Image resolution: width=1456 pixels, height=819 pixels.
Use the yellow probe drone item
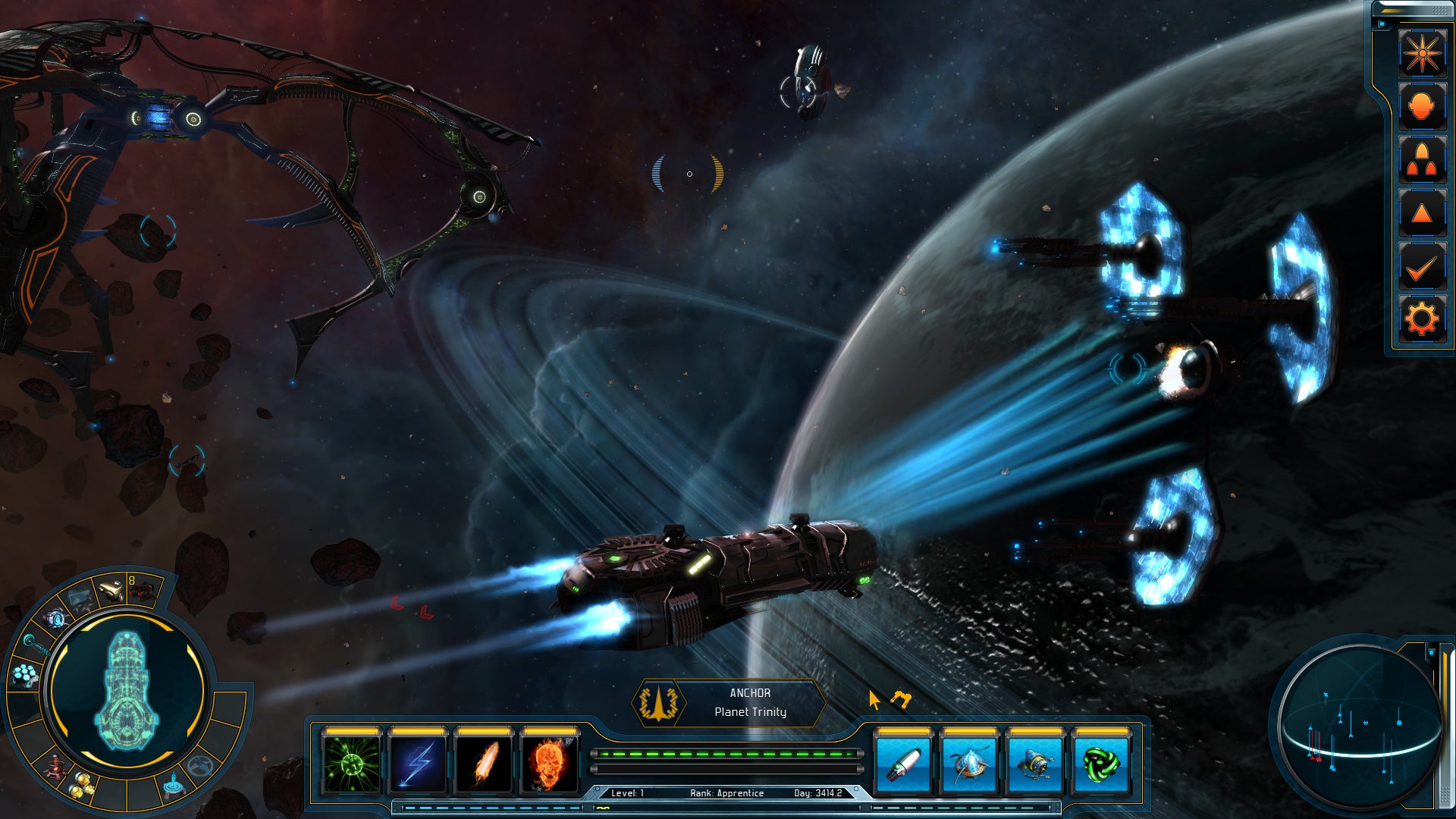pos(1035,764)
